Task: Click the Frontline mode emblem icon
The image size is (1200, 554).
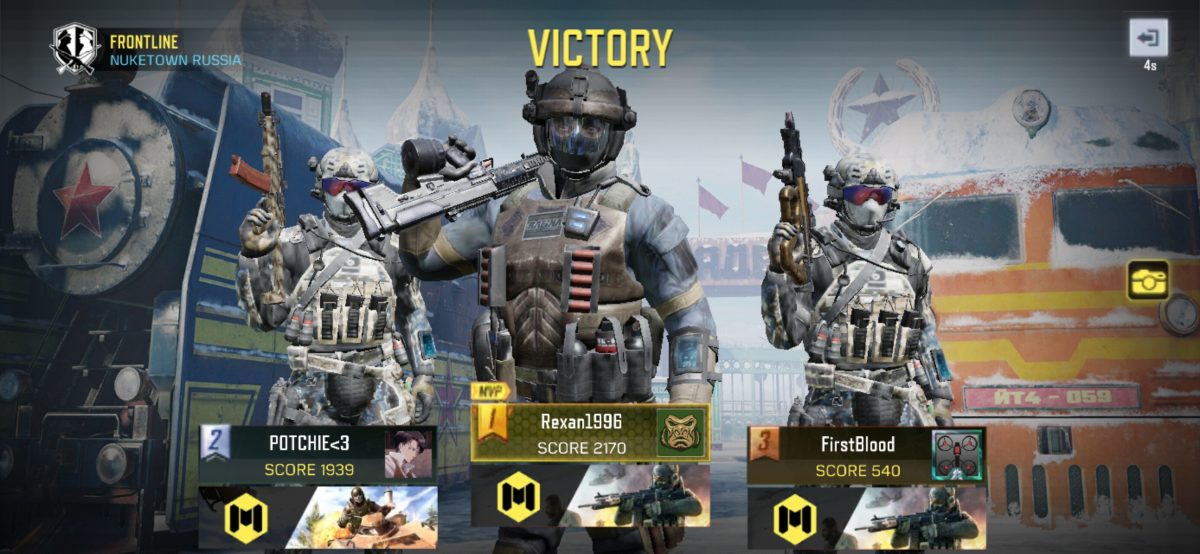Action: (x=76, y=47)
